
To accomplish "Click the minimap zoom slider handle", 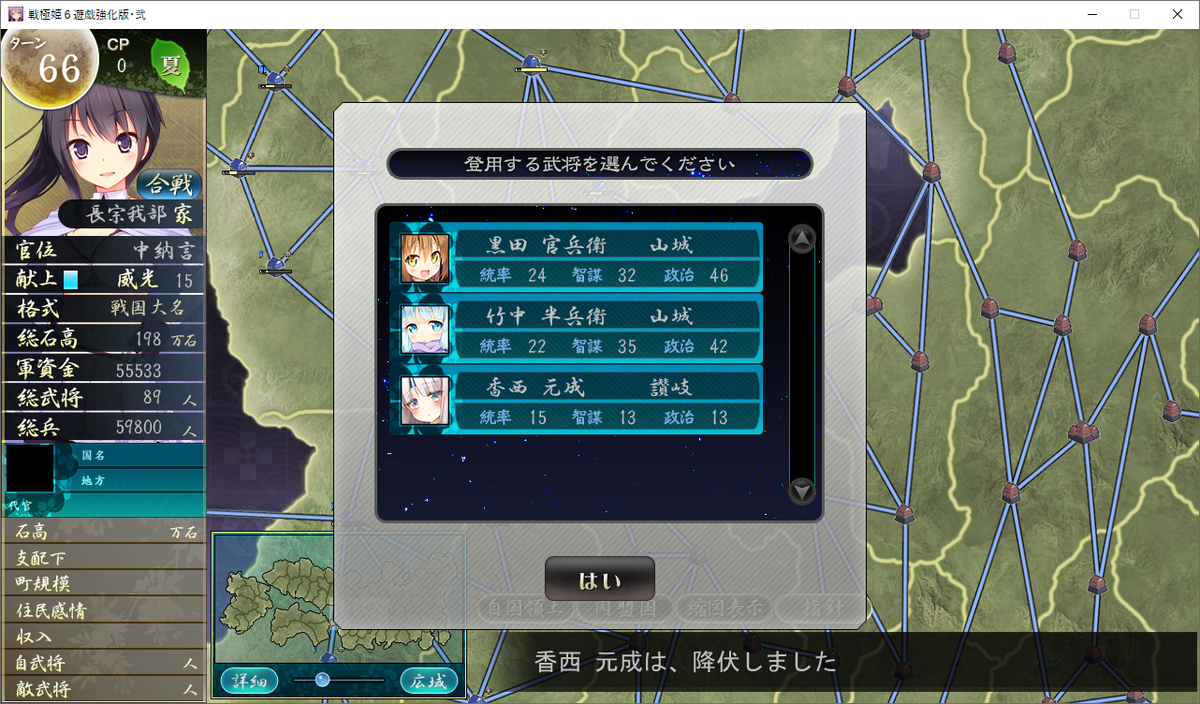I will click(x=322, y=680).
